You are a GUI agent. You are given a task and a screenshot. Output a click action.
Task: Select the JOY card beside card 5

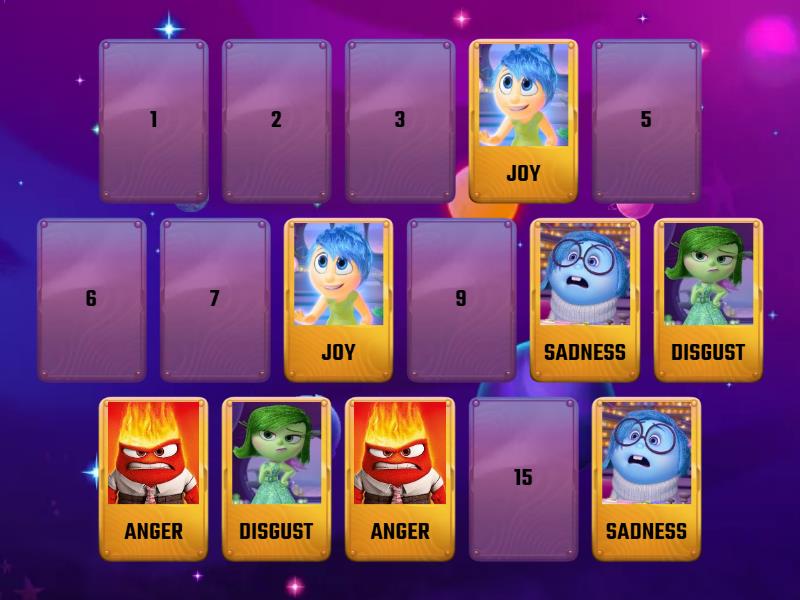[523, 120]
